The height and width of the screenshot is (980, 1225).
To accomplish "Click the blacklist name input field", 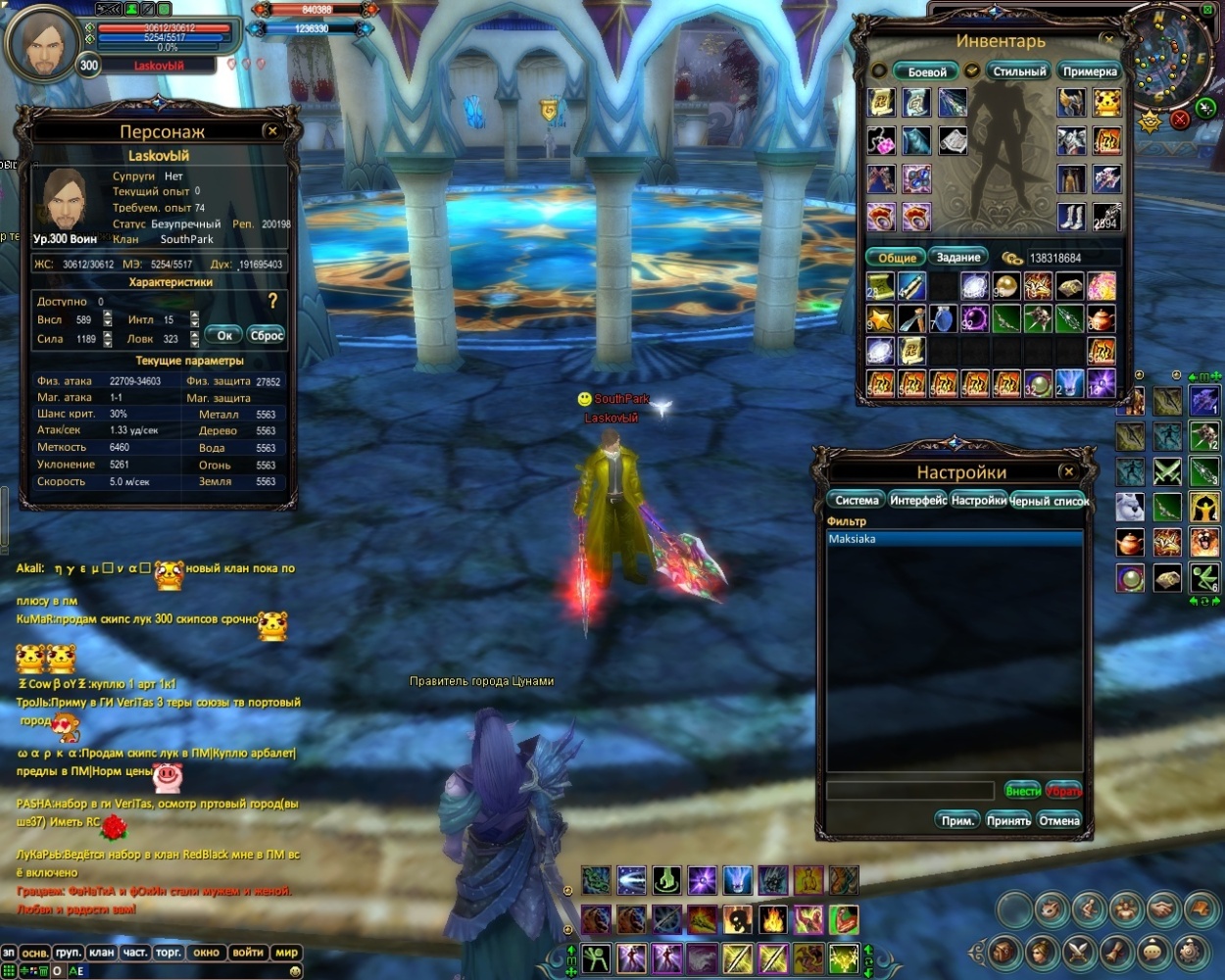I will [x=910, y=791].
